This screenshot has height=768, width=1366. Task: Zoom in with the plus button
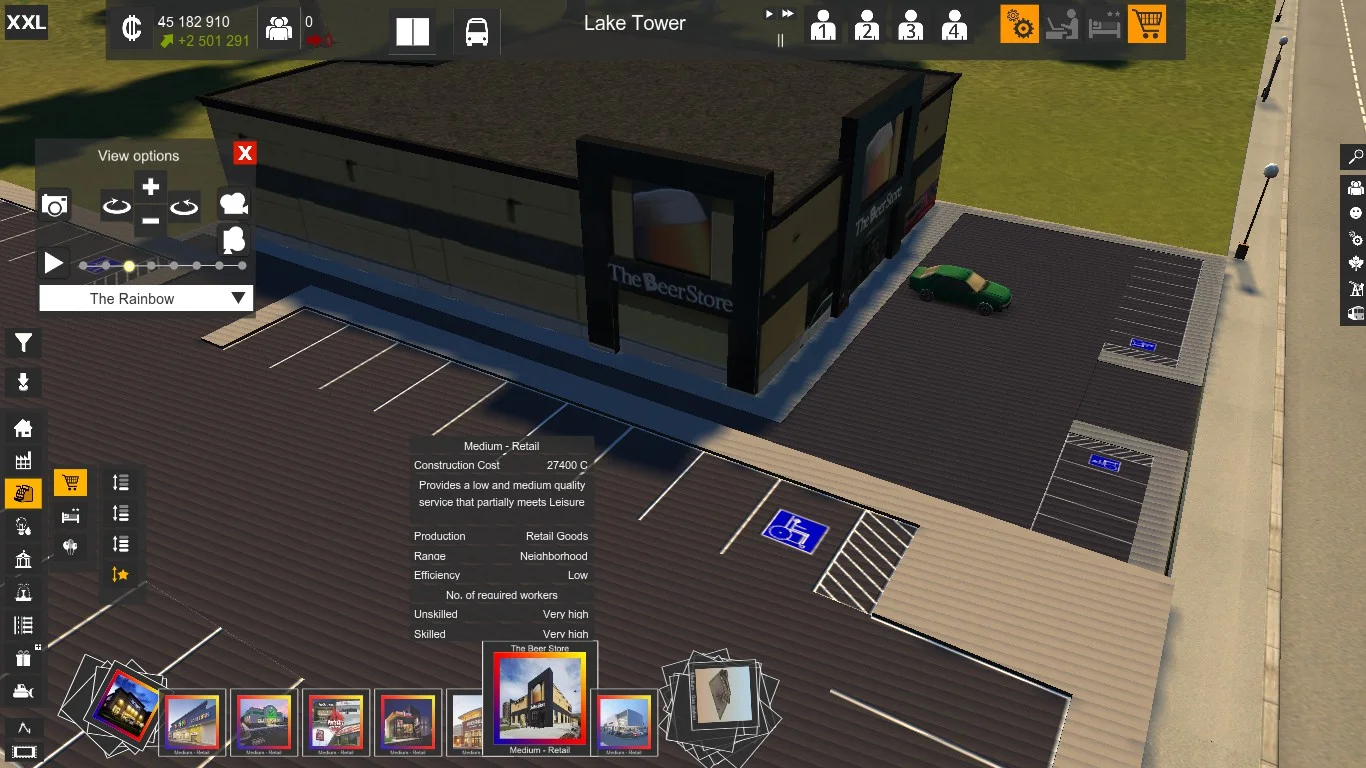tap(150, 187)
